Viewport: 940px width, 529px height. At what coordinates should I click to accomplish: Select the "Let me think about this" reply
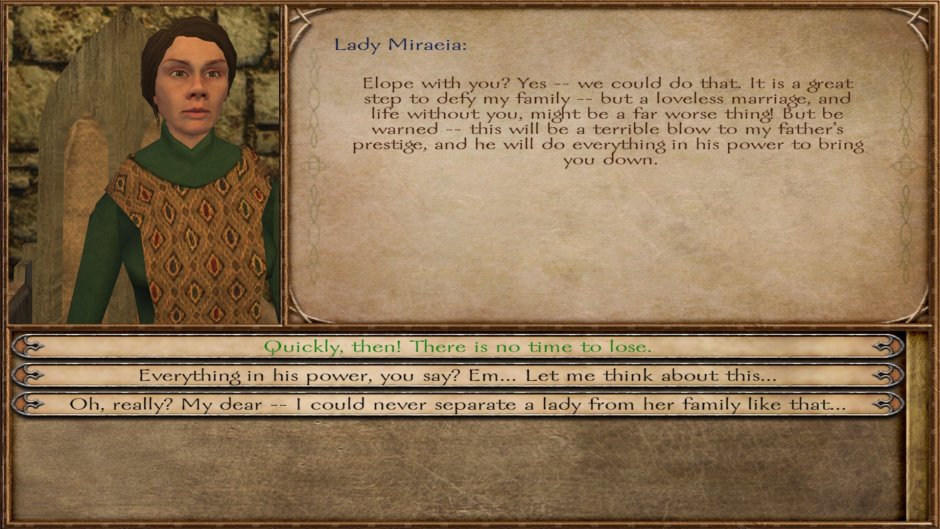457,376
